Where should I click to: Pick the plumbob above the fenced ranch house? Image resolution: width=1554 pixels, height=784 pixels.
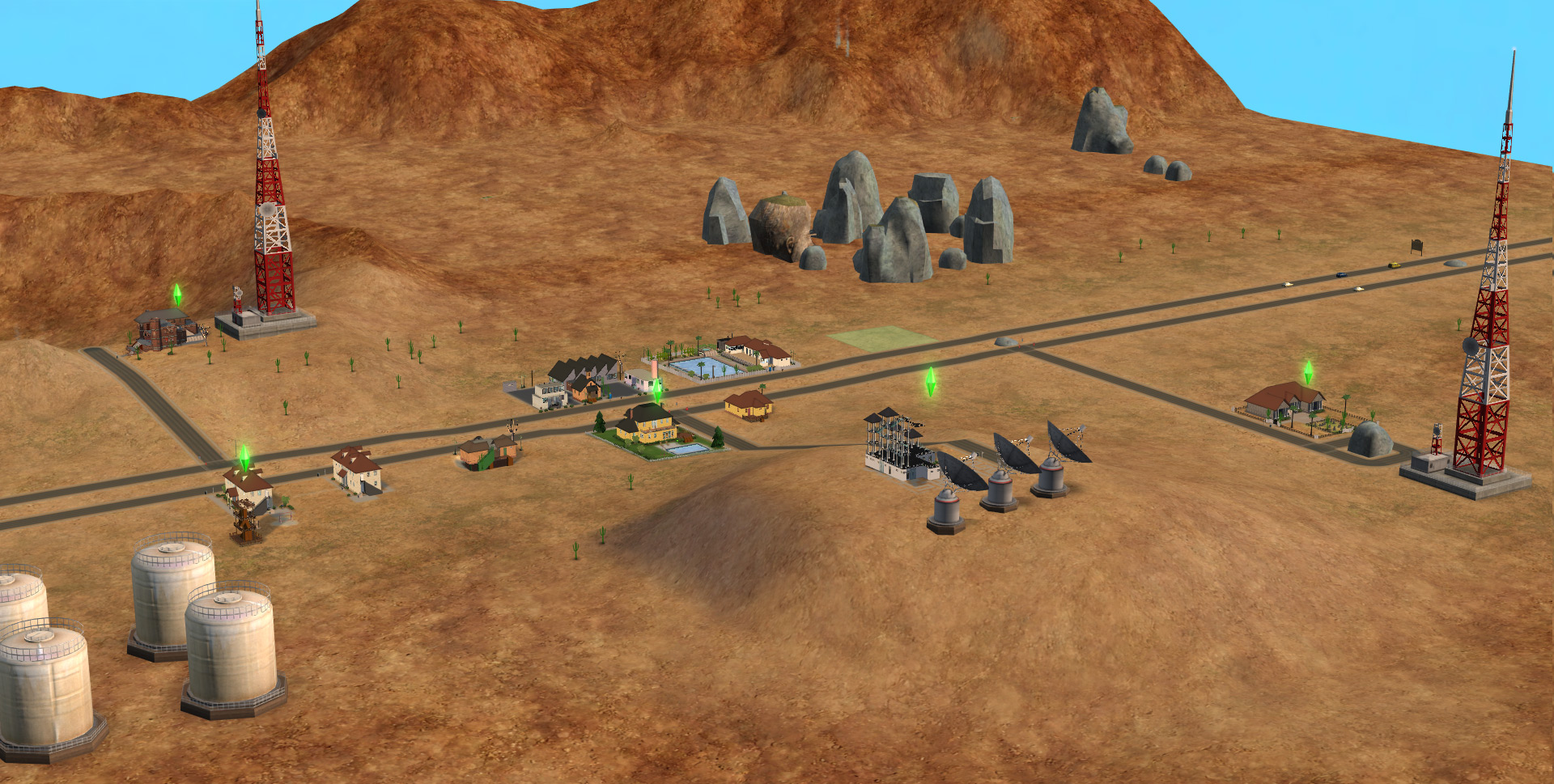[1308, 372]
